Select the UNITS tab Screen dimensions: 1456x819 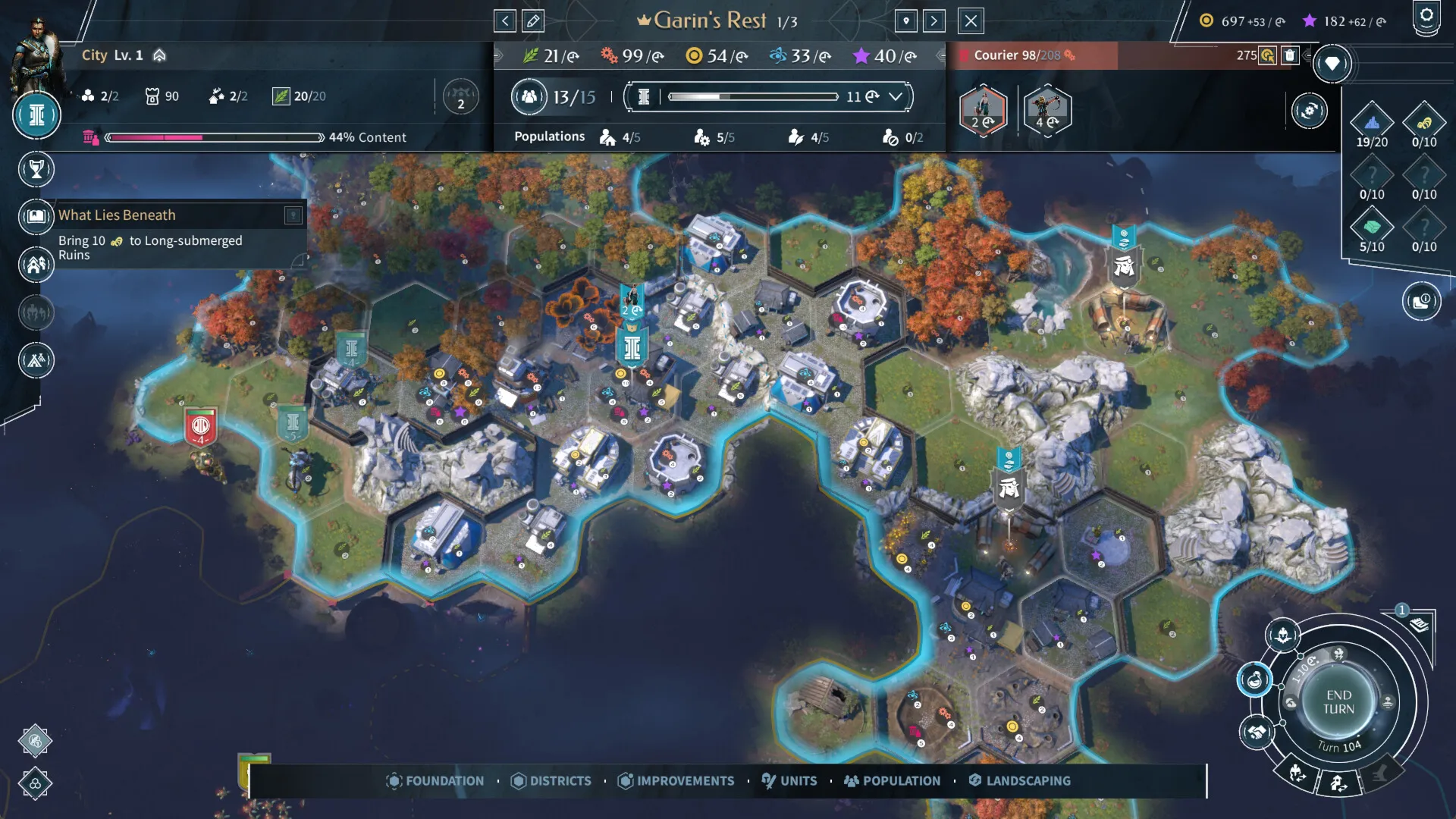[x=789, y=780]
